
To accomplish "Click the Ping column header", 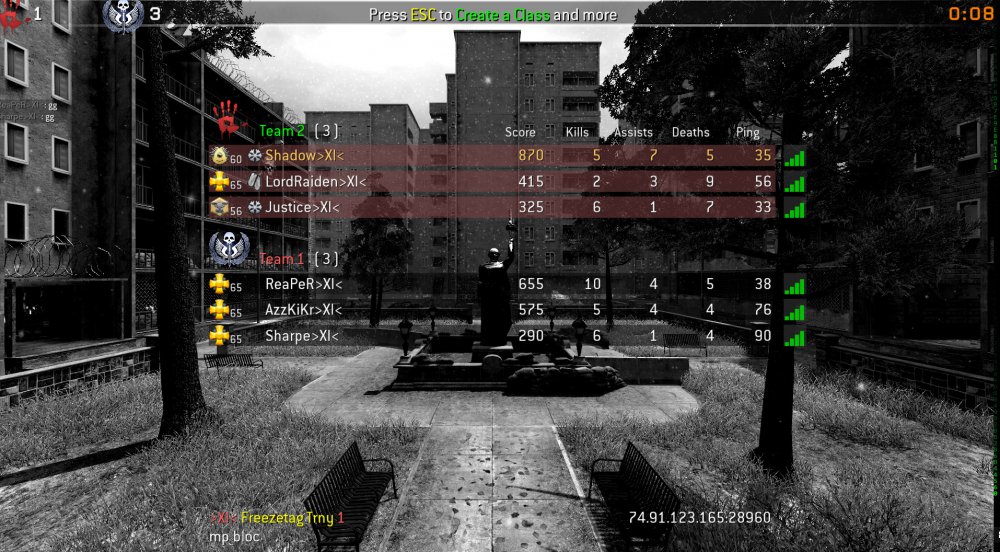I will click(x=747, y=132).
